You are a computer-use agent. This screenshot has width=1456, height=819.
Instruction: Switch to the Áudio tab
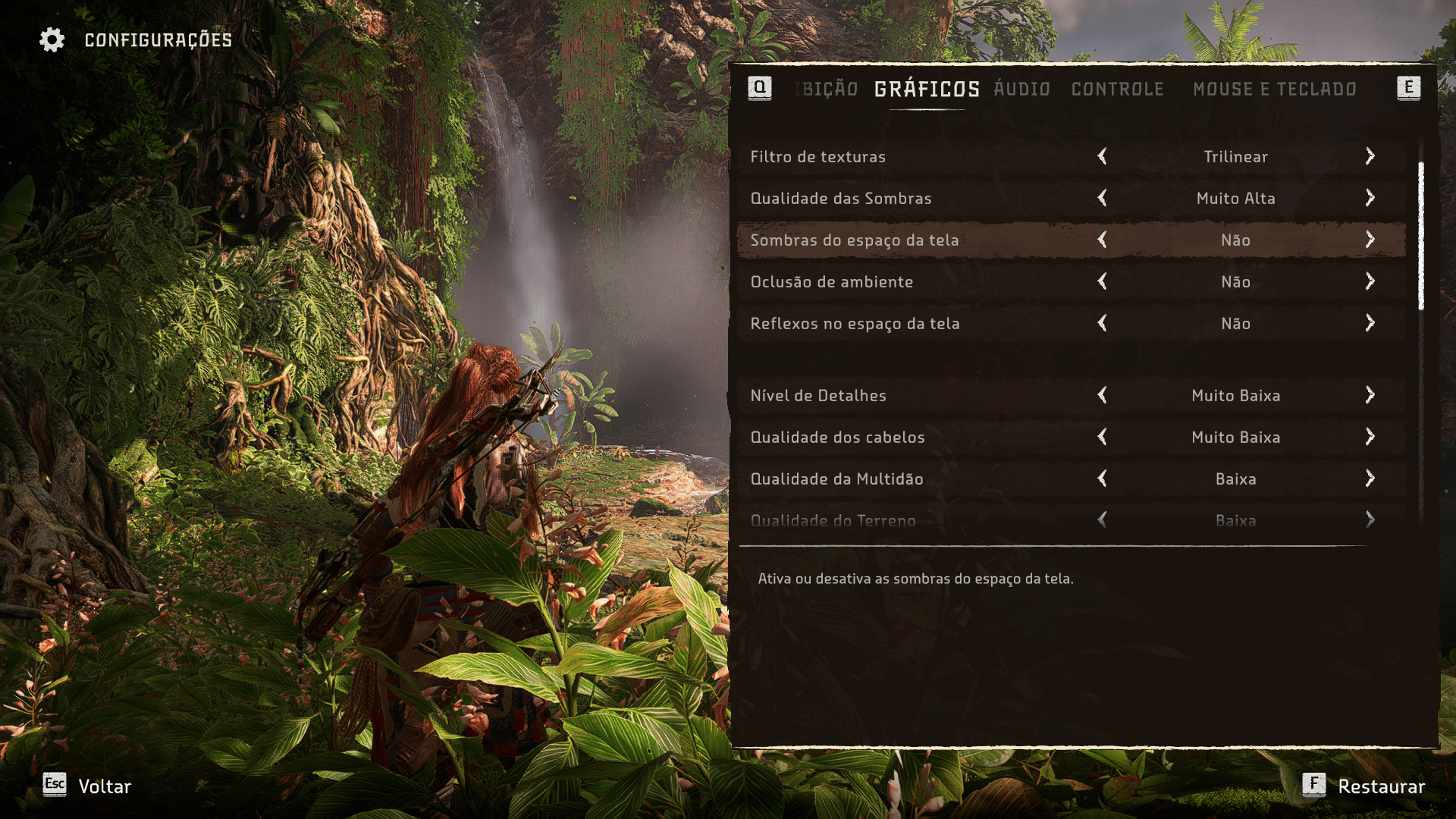pyautogui.click(x=1021, y=89)
